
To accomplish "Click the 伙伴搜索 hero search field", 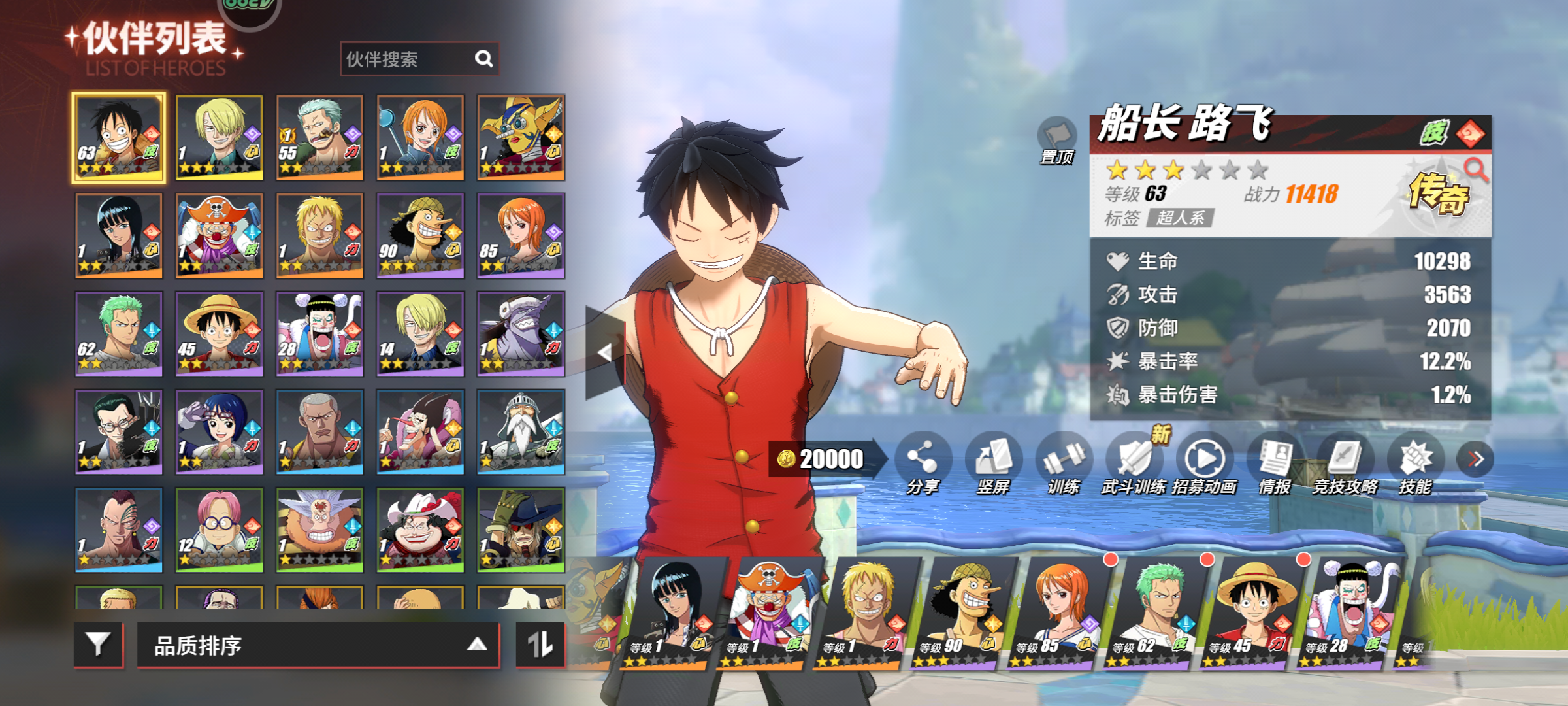I will [408, 59].
